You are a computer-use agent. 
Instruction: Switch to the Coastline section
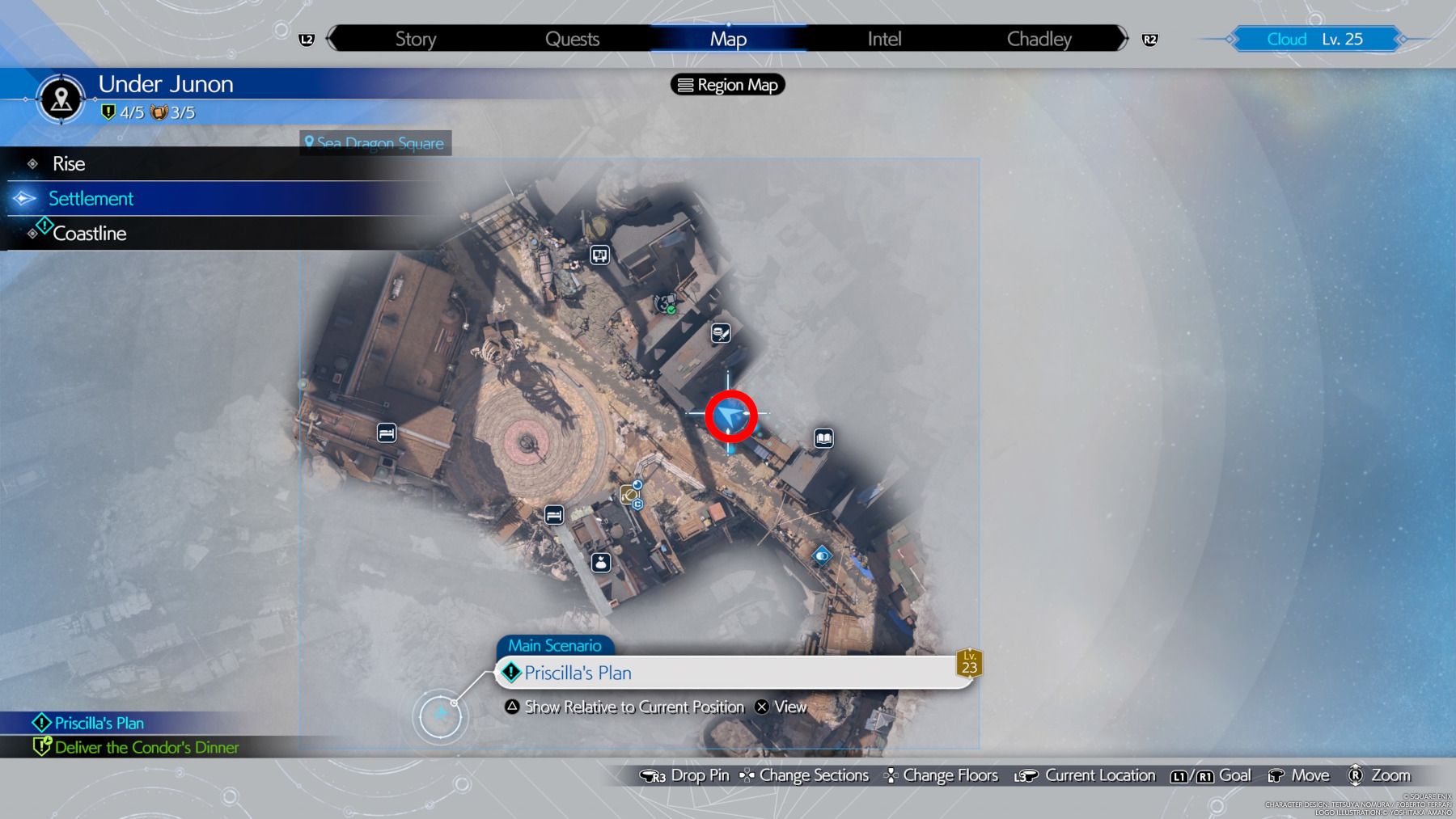point(89,233)
